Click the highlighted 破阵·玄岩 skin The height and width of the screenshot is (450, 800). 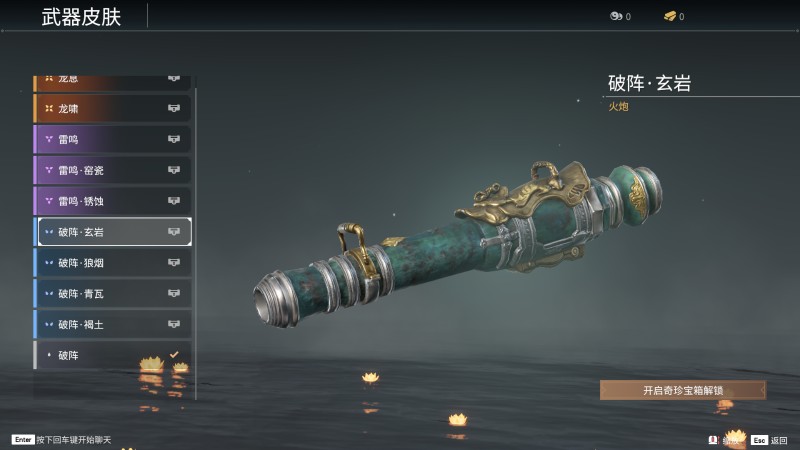pyautogui.click(x=112, y=232)
